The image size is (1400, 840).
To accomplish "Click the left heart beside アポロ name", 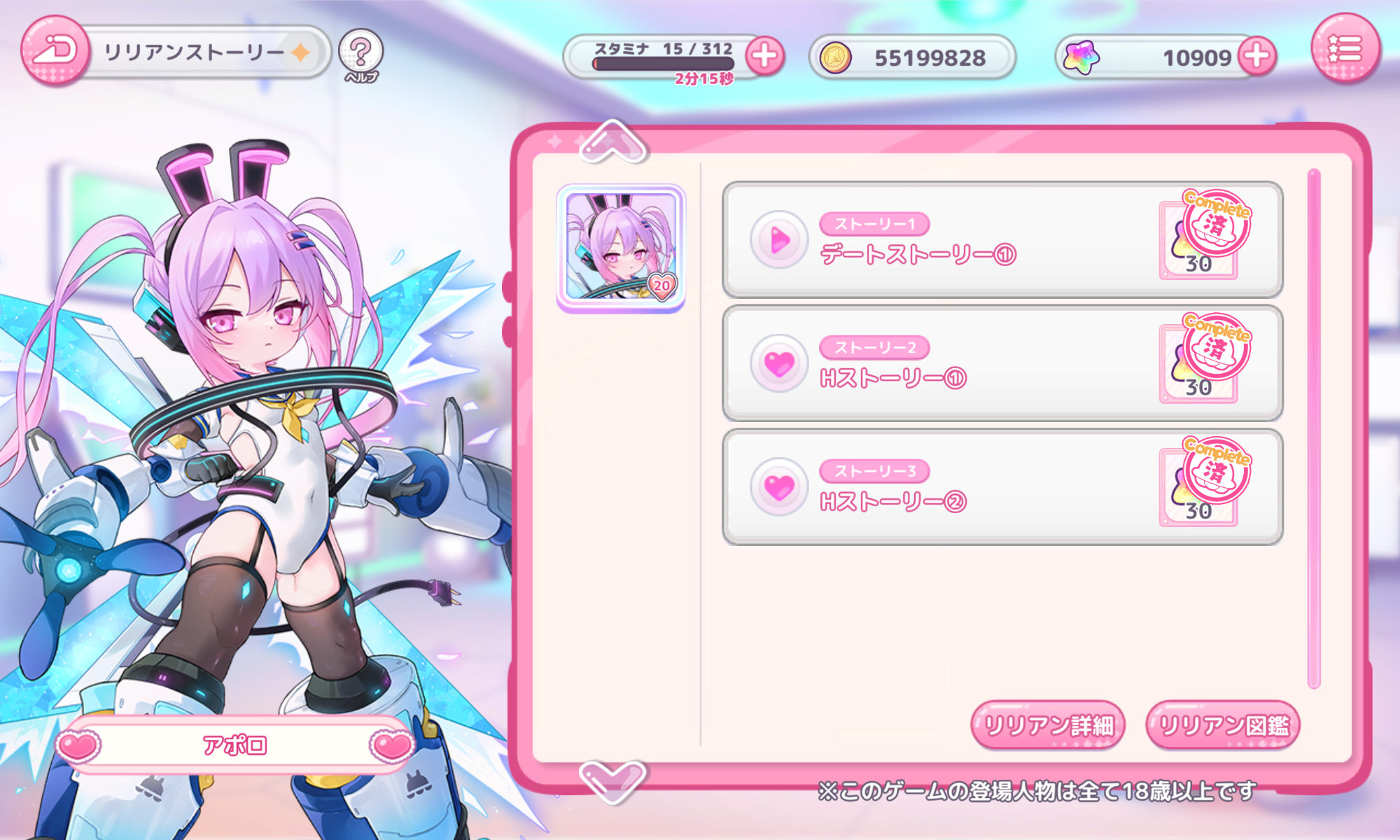I will (x=78, y=745).
